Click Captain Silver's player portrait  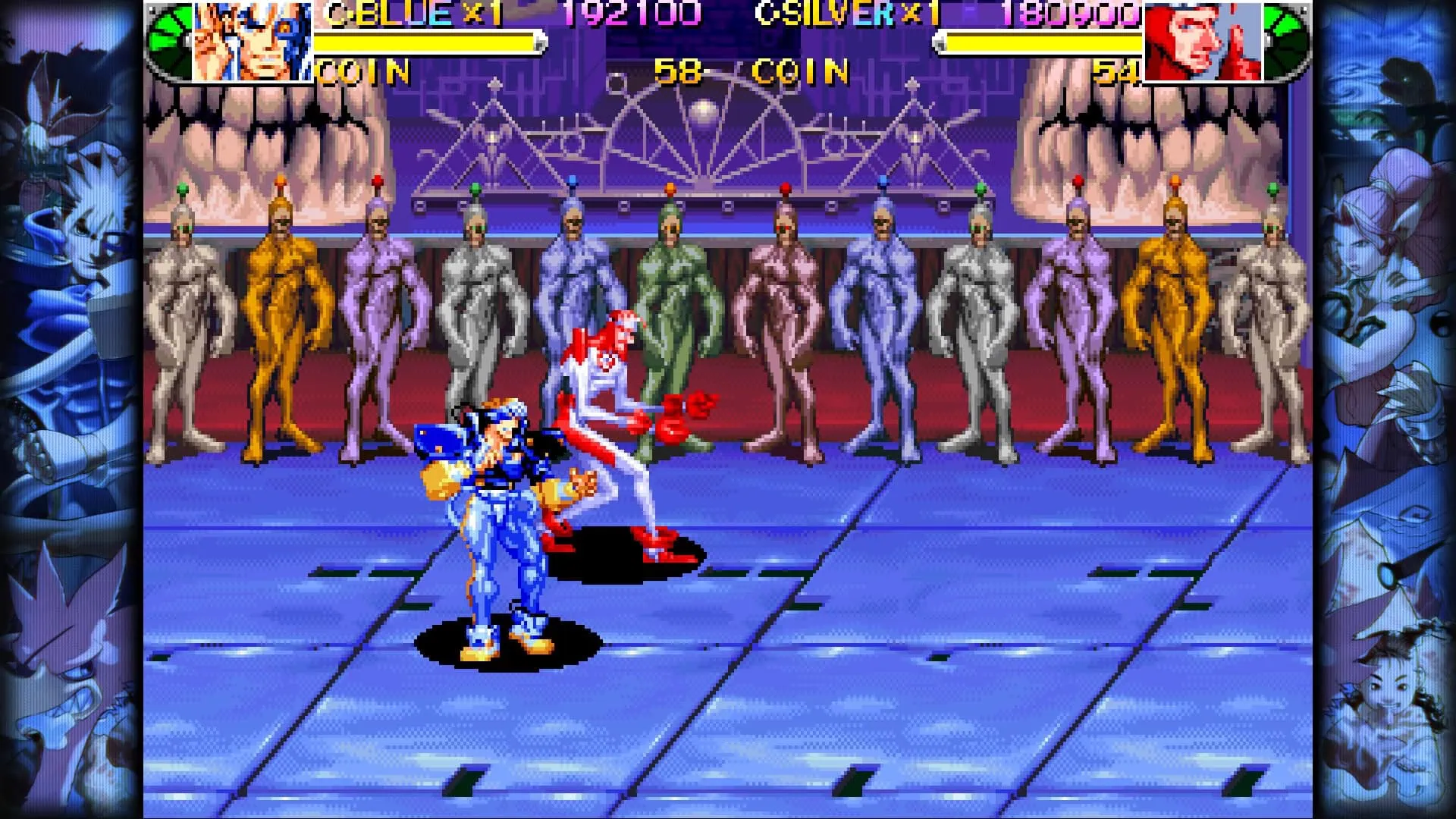click(1202, 42)
